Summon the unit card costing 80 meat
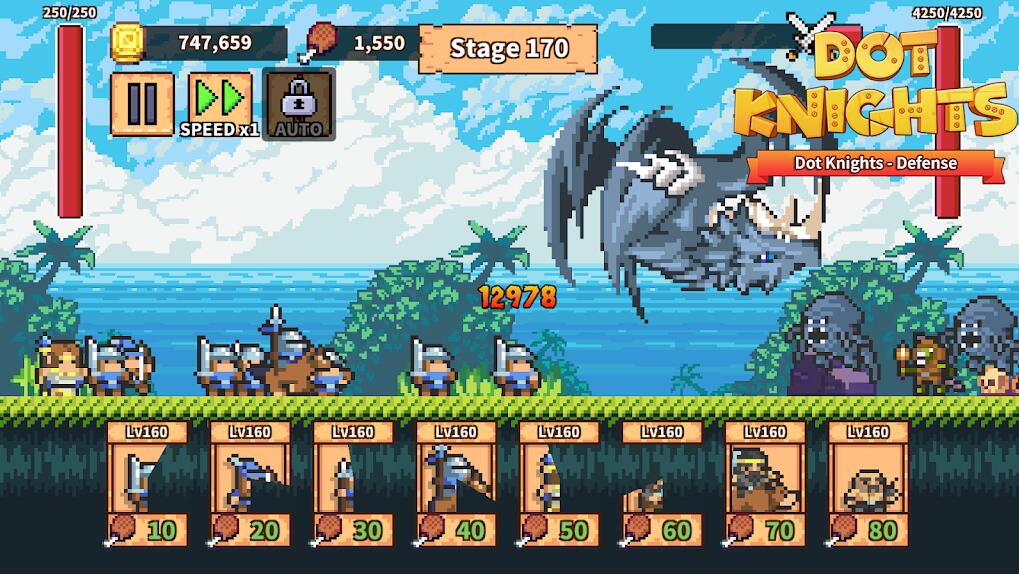Viewport: 1019px width, 574px height. coord(868,485)
